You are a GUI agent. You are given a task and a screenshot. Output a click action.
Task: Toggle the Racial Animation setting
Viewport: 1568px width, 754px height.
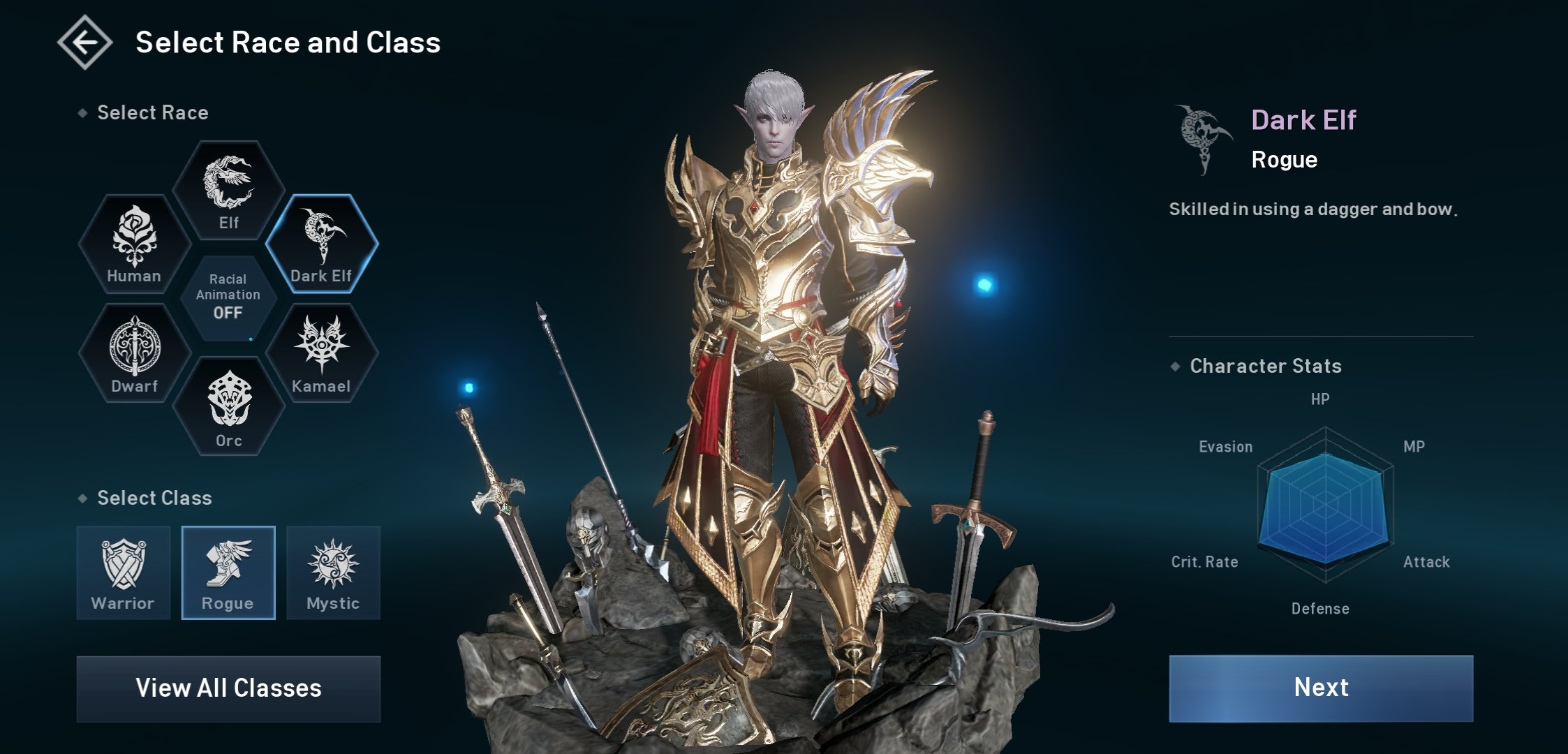(228, 298)
